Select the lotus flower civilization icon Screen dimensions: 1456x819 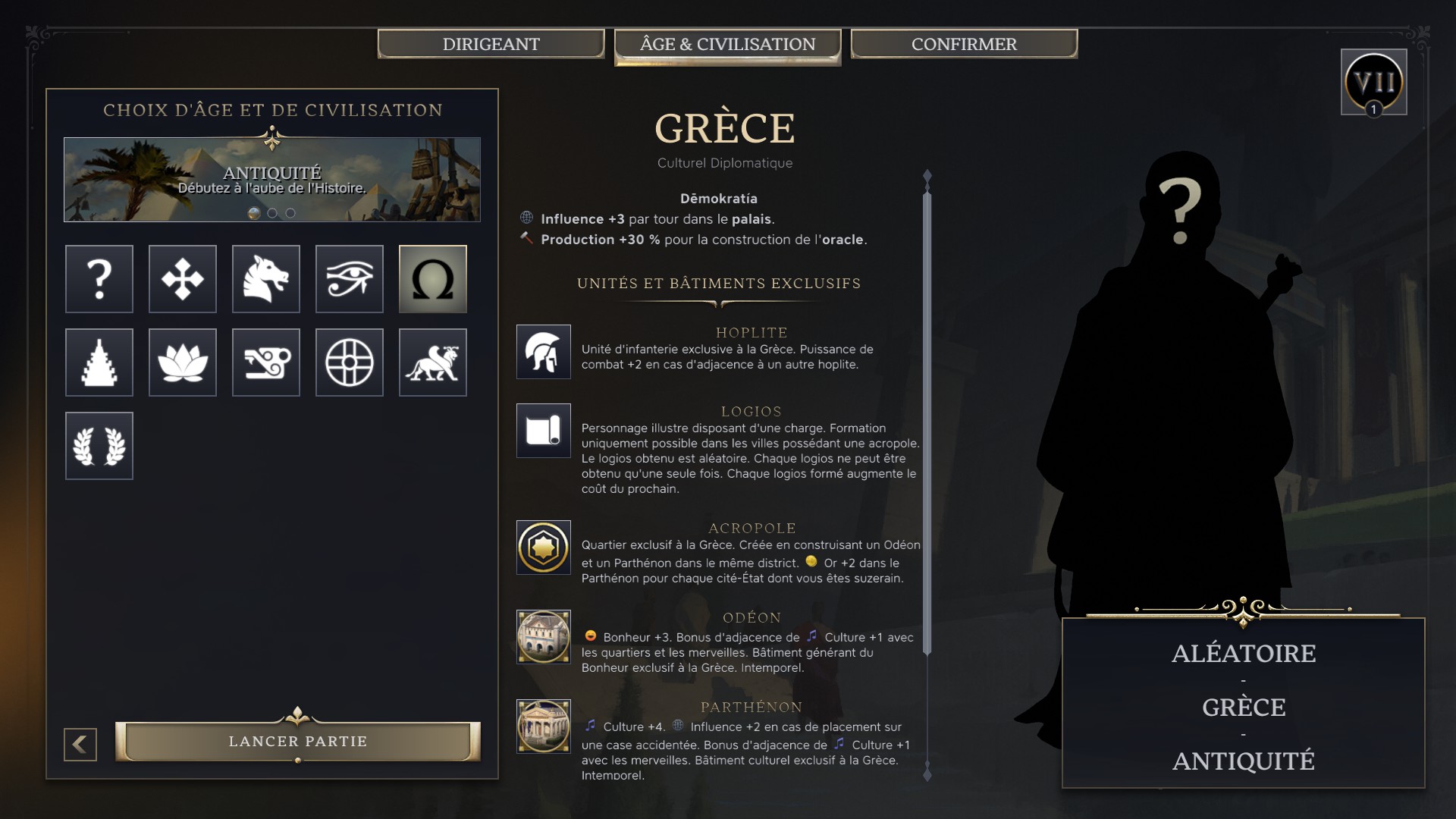pyautogui.click(x=182, y=362)
